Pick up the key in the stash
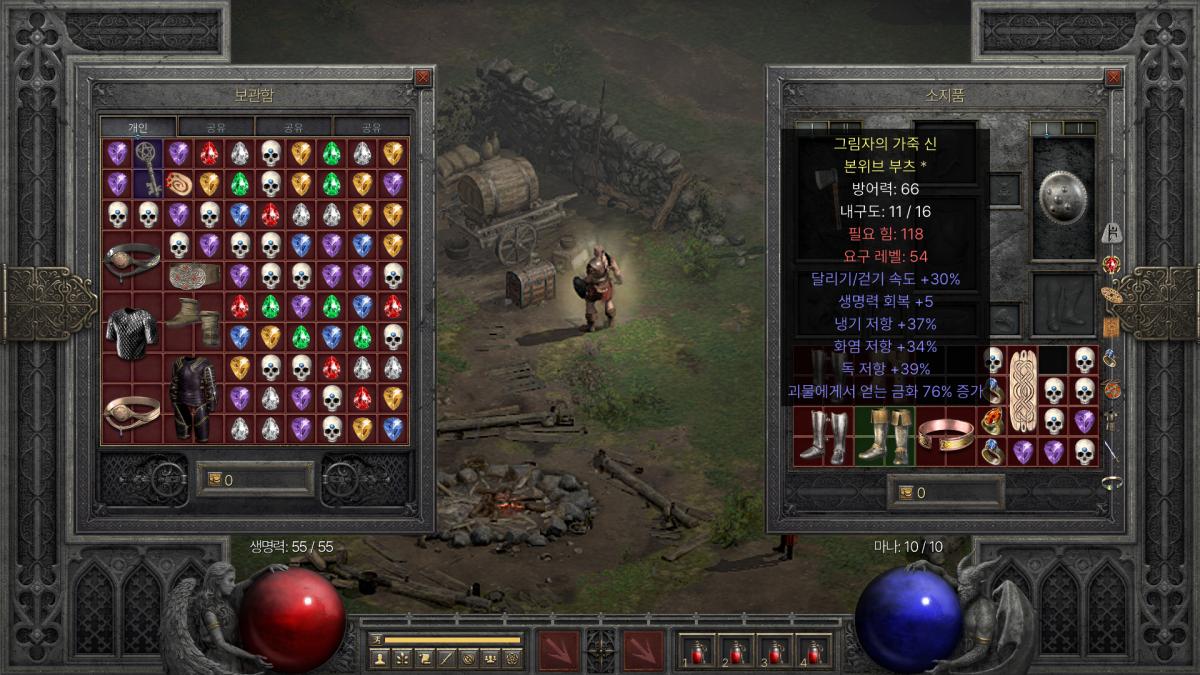 point(148,168)
